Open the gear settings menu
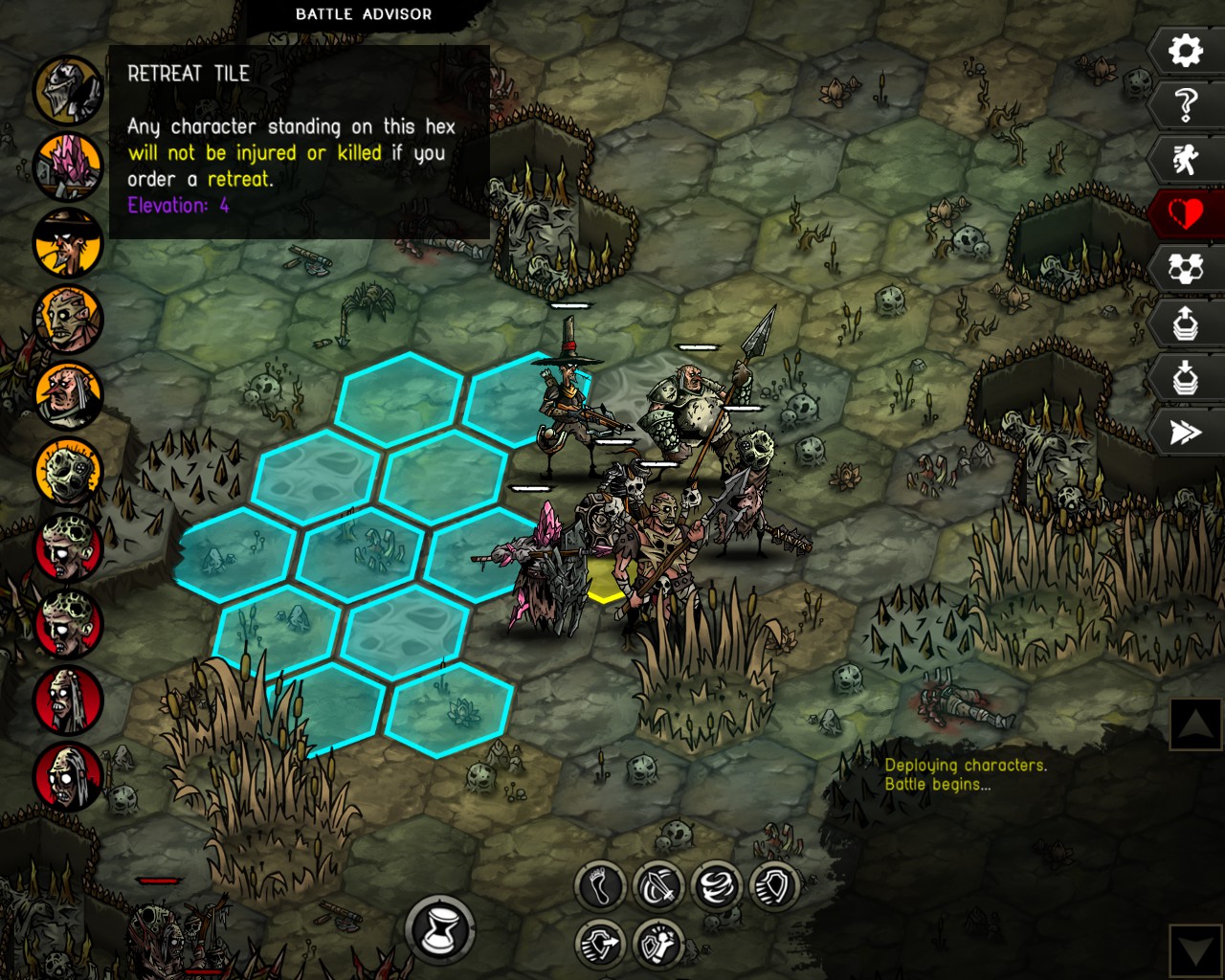The image size is (1225, 980). pyautogui.click(x=1186, y=50)
